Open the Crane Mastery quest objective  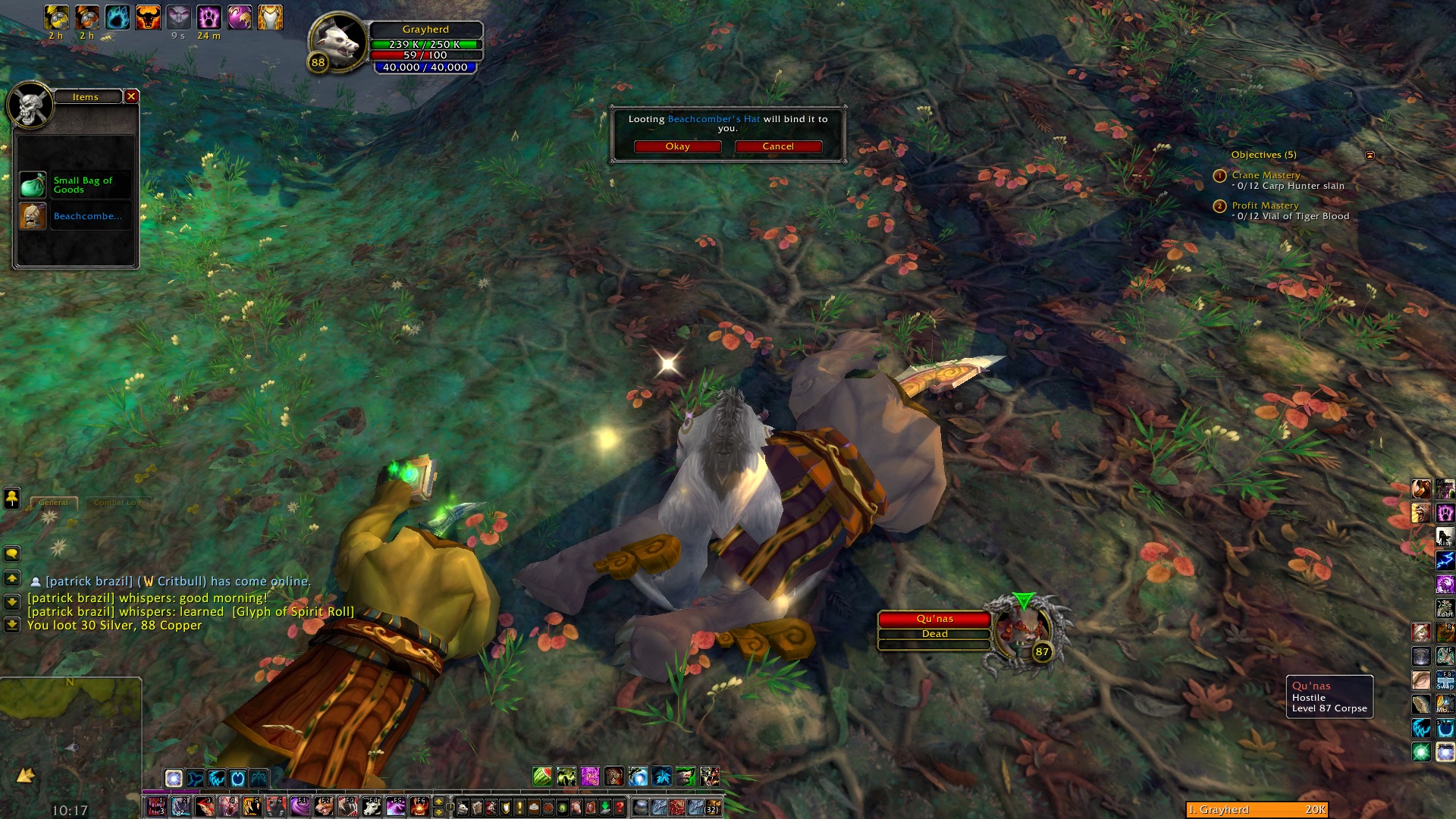tap(1265, 175)
